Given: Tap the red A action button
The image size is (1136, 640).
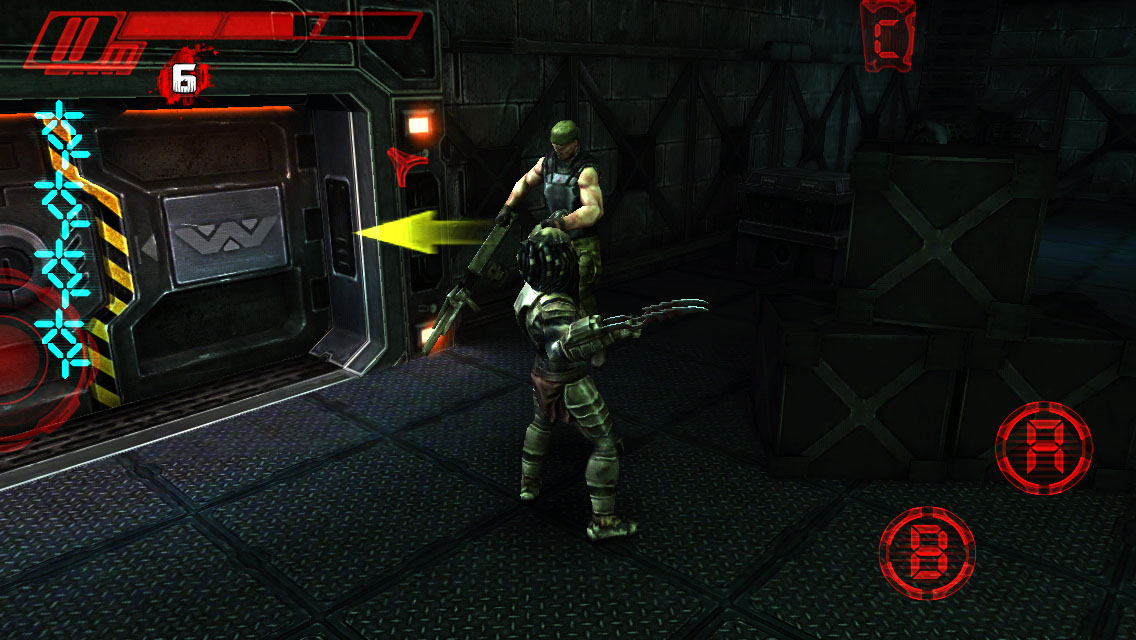Looking at the screenshot, I should [1044, 446].
